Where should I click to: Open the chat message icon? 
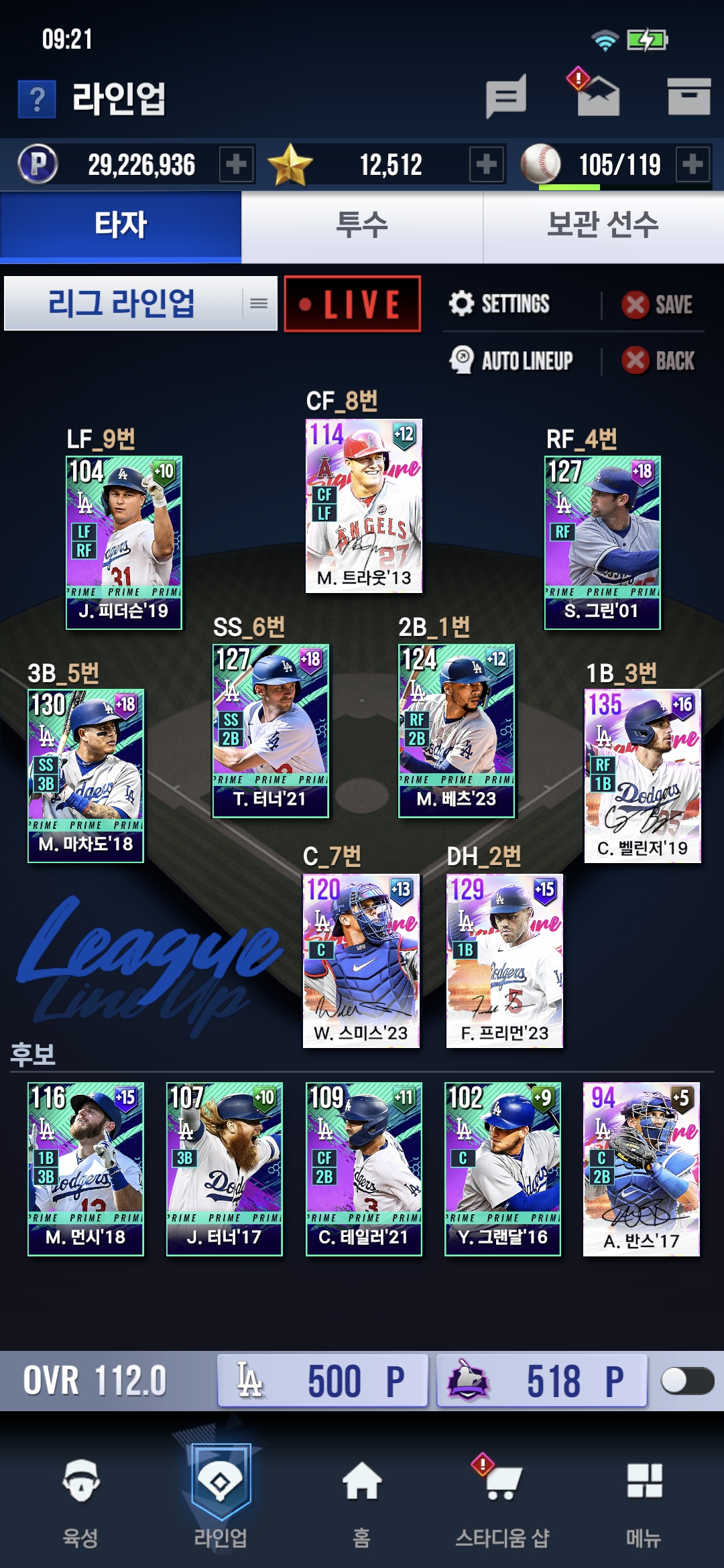point(506,96)
